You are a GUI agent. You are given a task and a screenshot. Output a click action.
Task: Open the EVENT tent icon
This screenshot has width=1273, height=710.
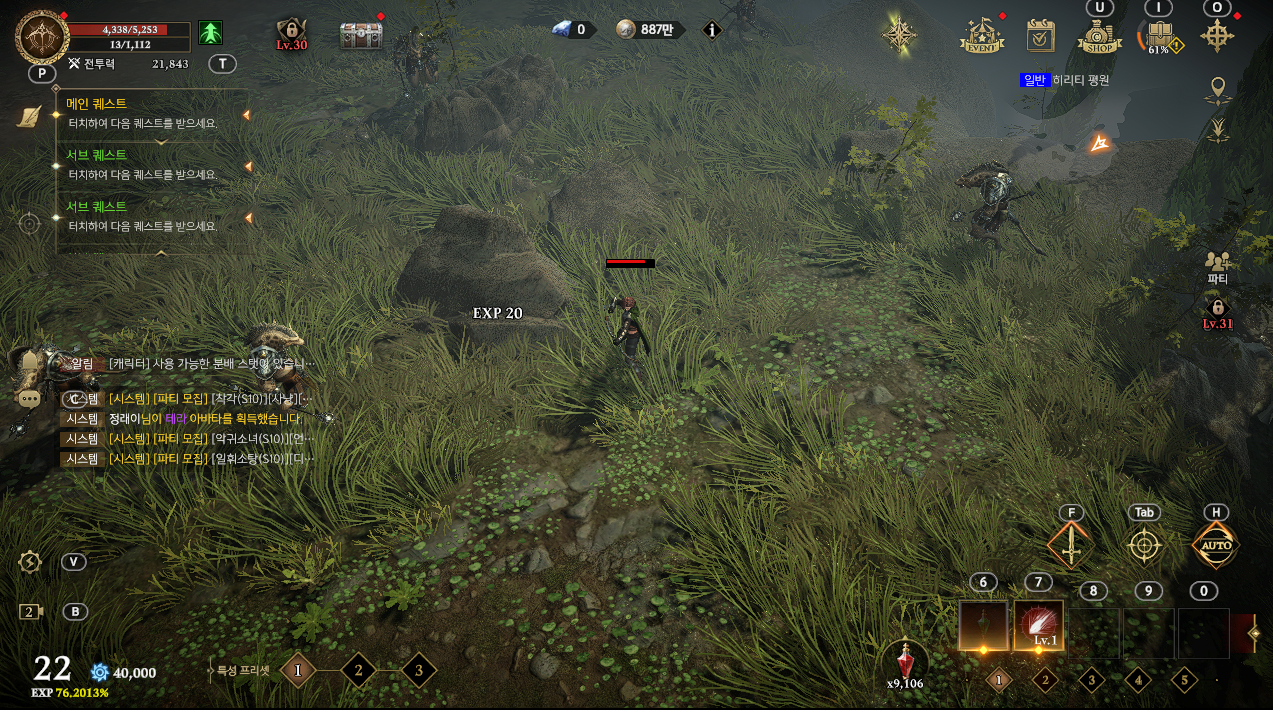pos(982,36)
